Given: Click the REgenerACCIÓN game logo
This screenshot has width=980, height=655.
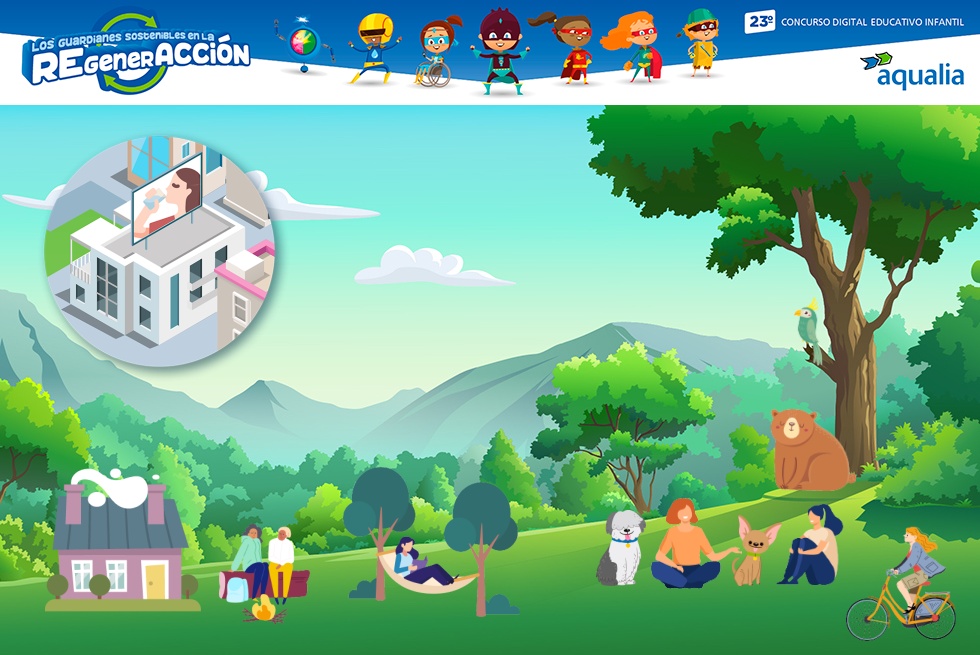Looking at the screenshot, I should [137, 55].
